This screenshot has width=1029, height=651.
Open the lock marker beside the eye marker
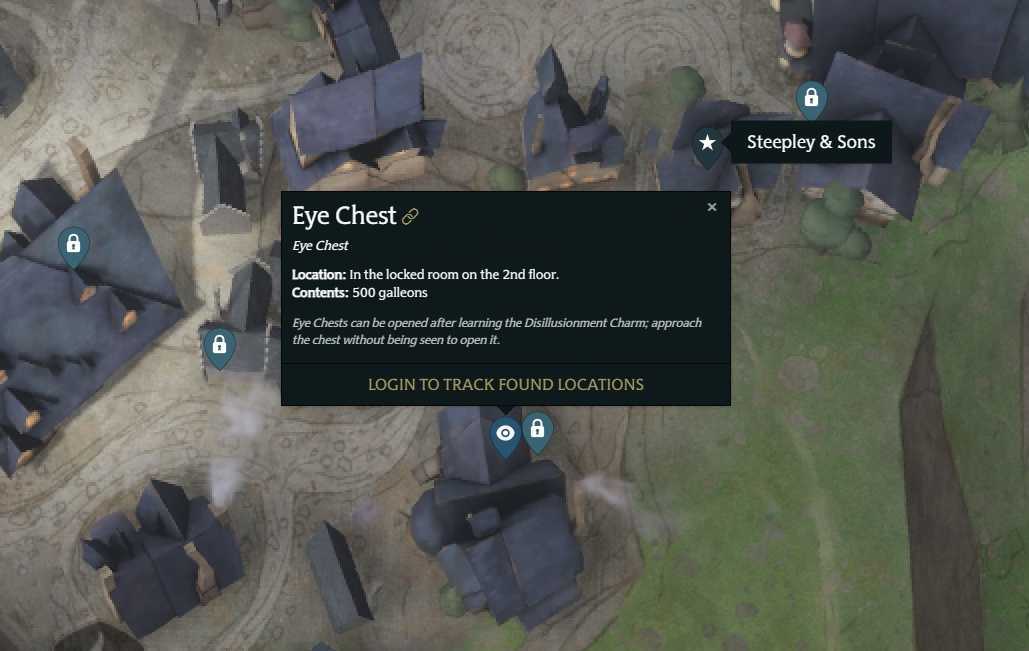pos(537,430)
